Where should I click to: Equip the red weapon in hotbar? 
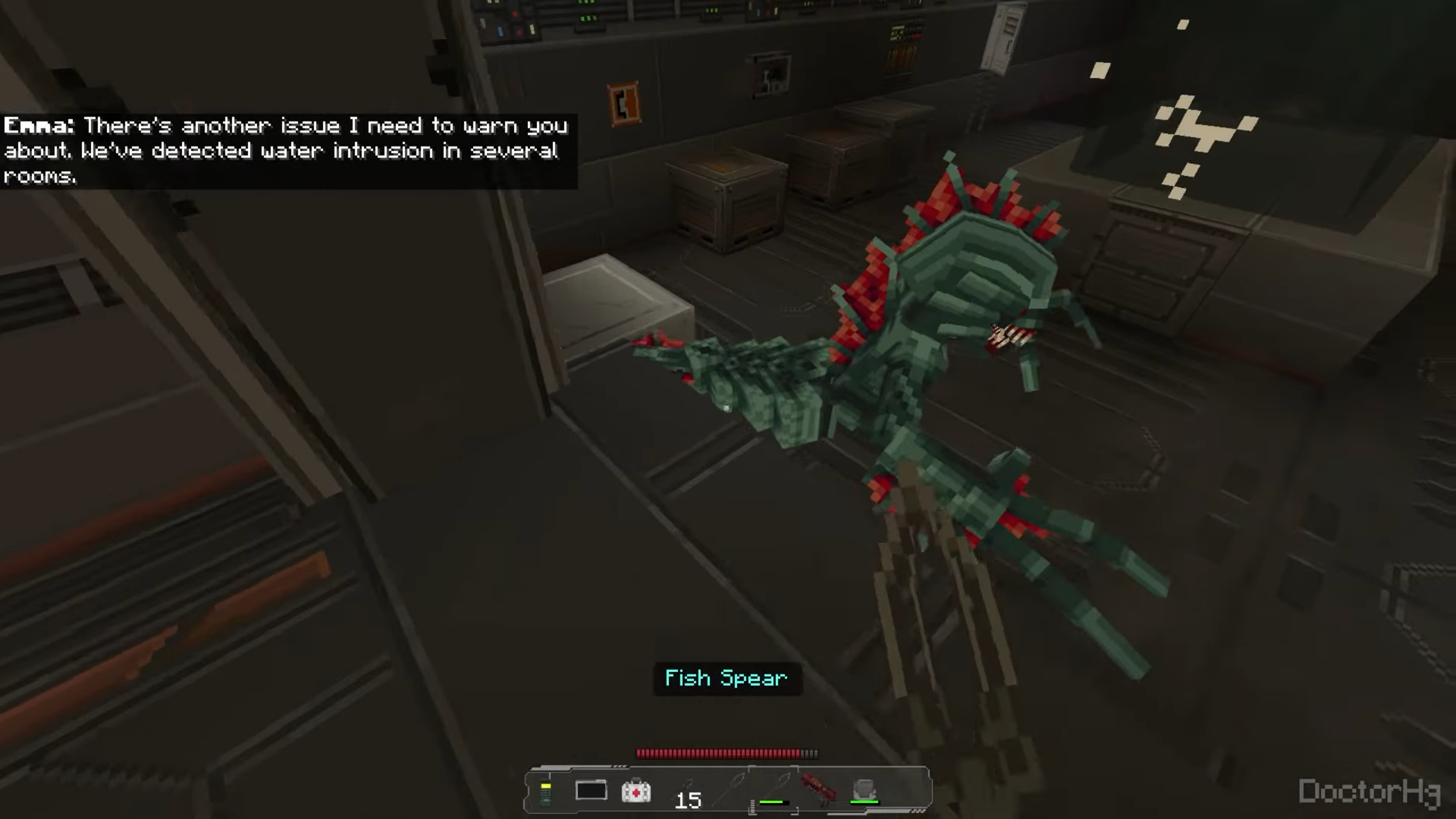[818, 790]
